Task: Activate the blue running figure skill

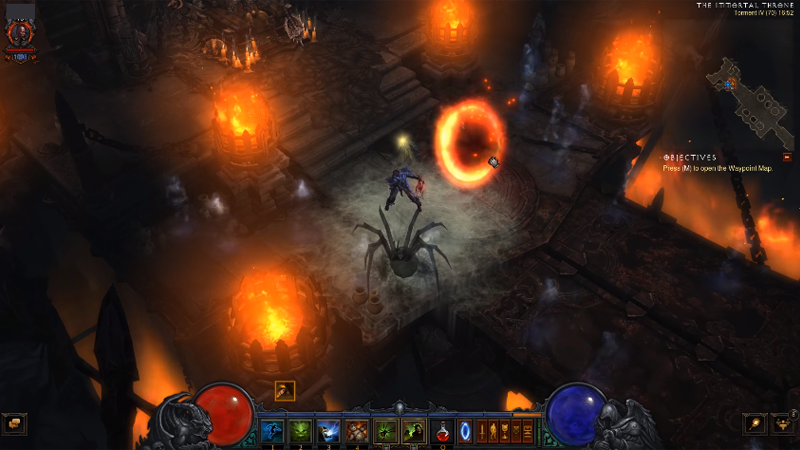Action: pos(271,431)
